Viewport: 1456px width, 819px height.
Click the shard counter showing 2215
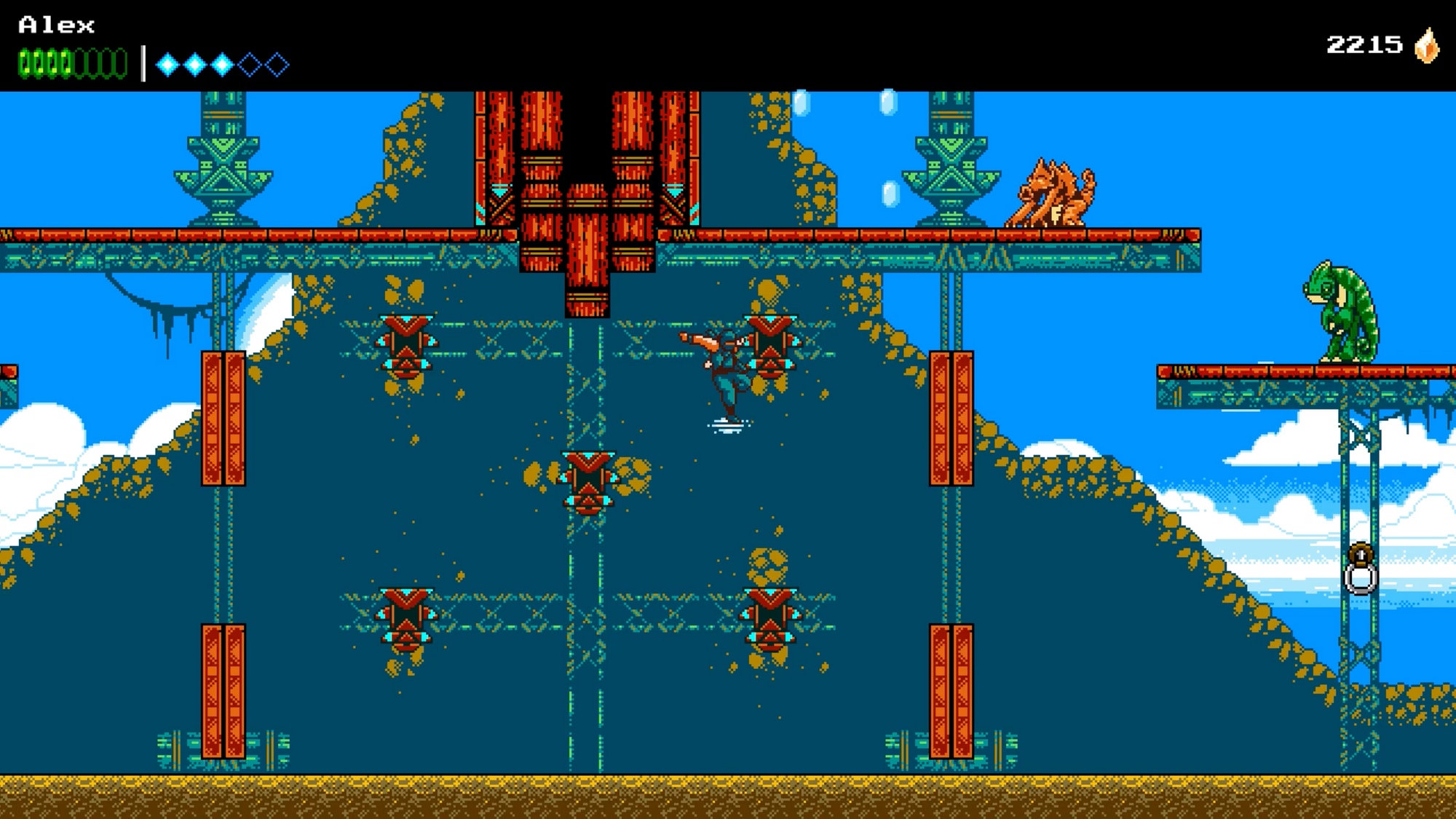(x=1365, y=44)
